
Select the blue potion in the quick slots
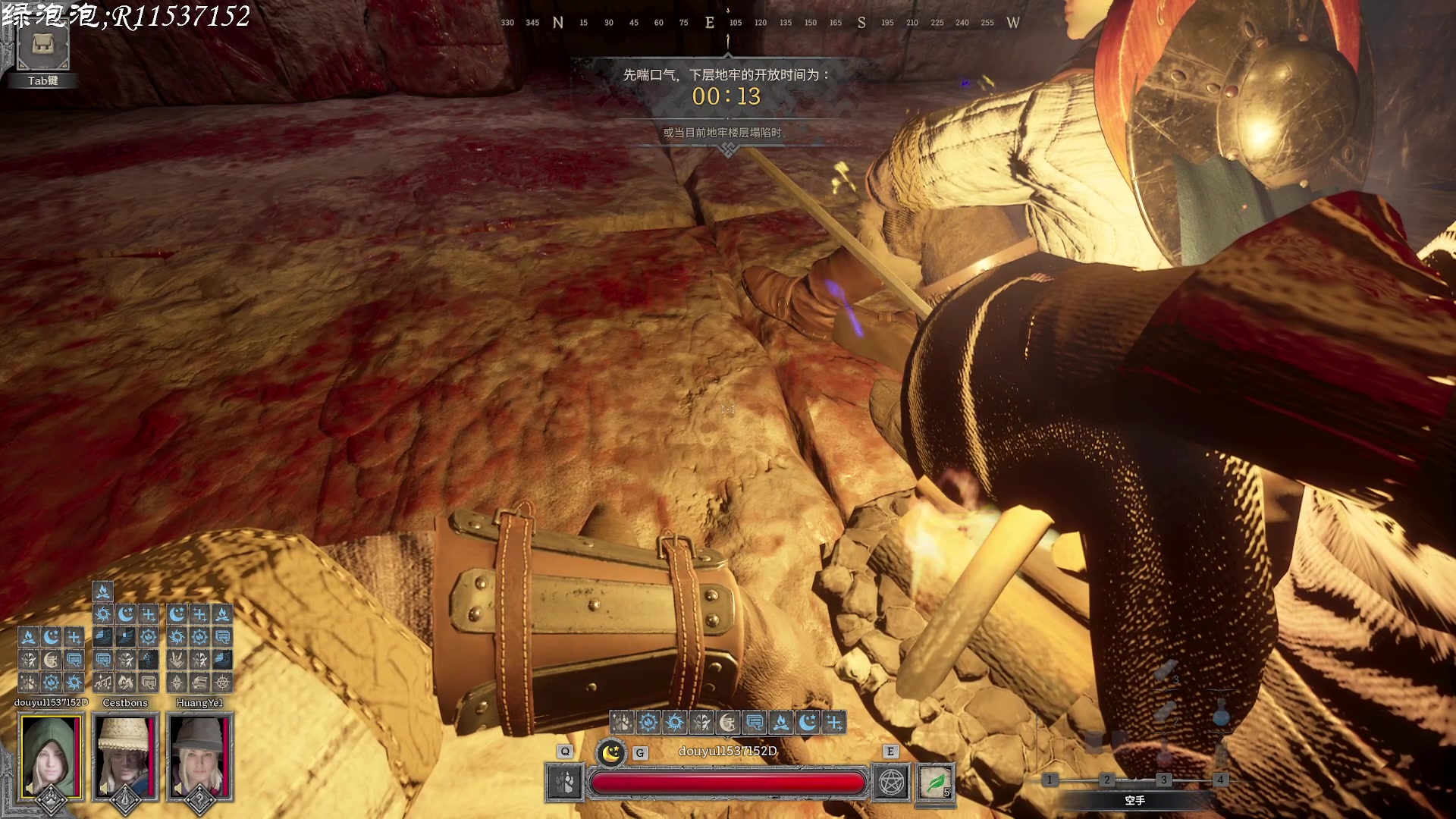(x=1220, y=713)
